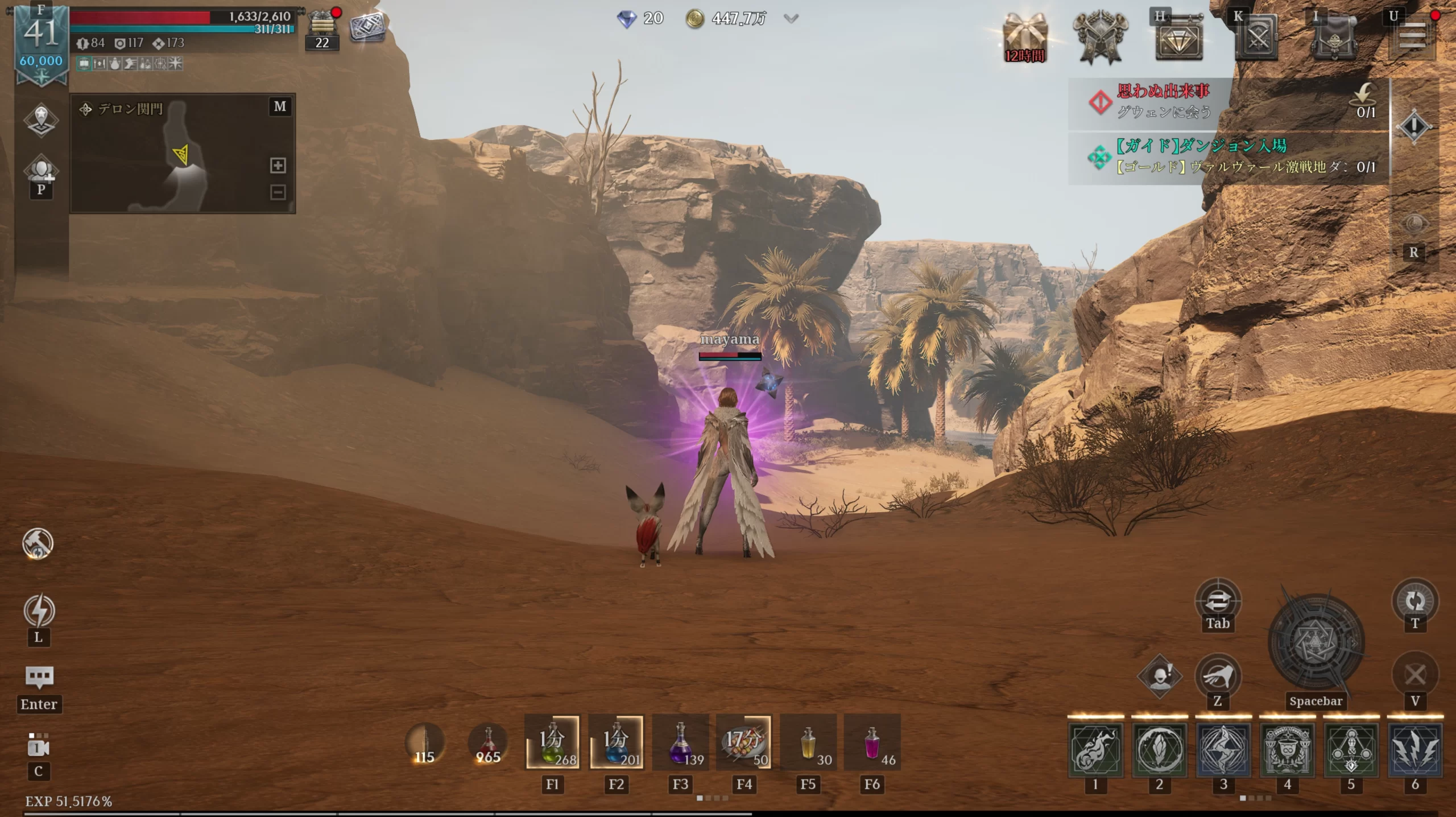The width and height of the screenshot is (1456, 817).
Task: Activate the lightning bolts skill in slot 6
Action: coord(1415,749)
